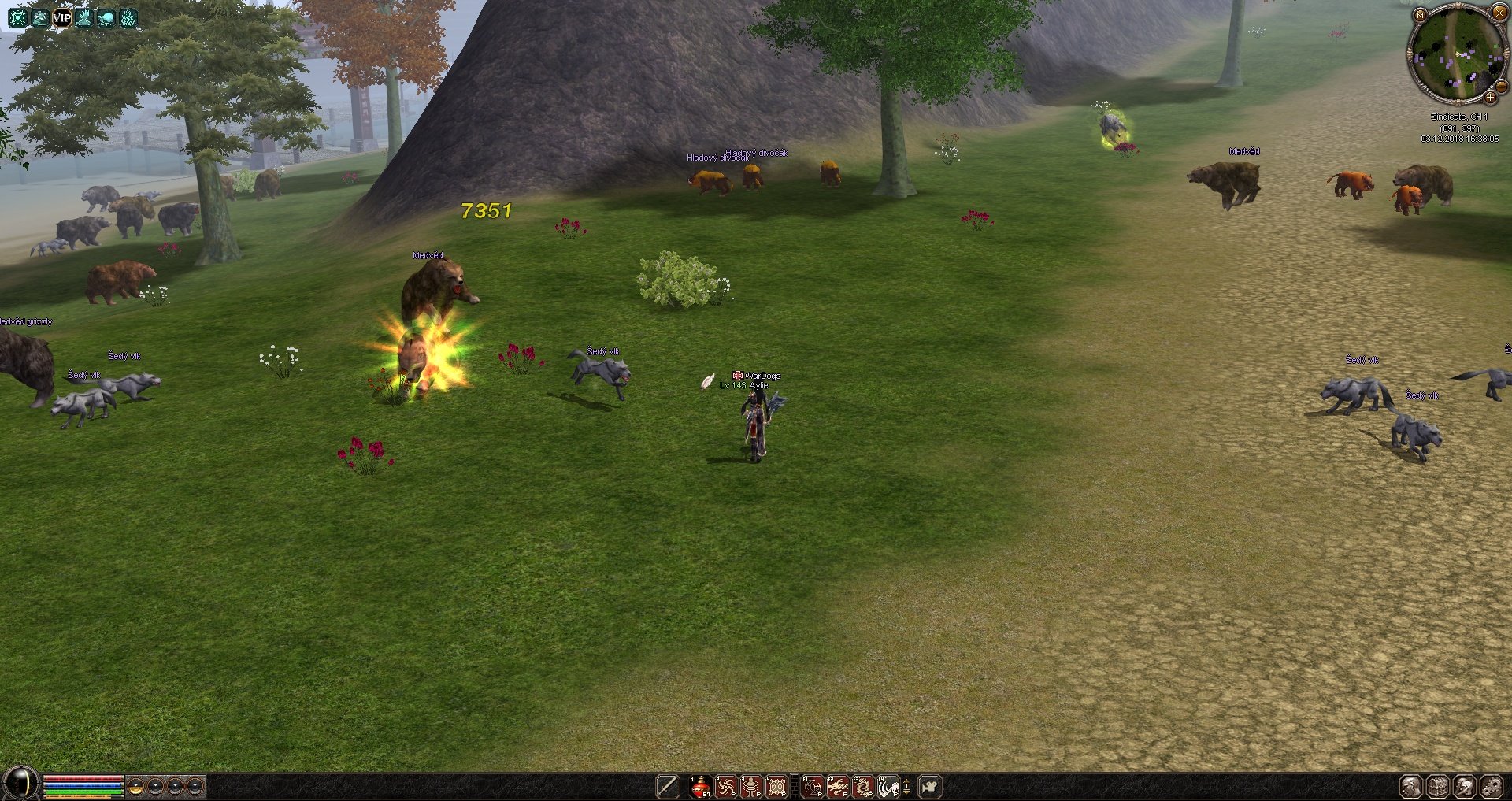Use the red potion in slot 1
This screenshot has width=1512, height=801.
(700, 786)
